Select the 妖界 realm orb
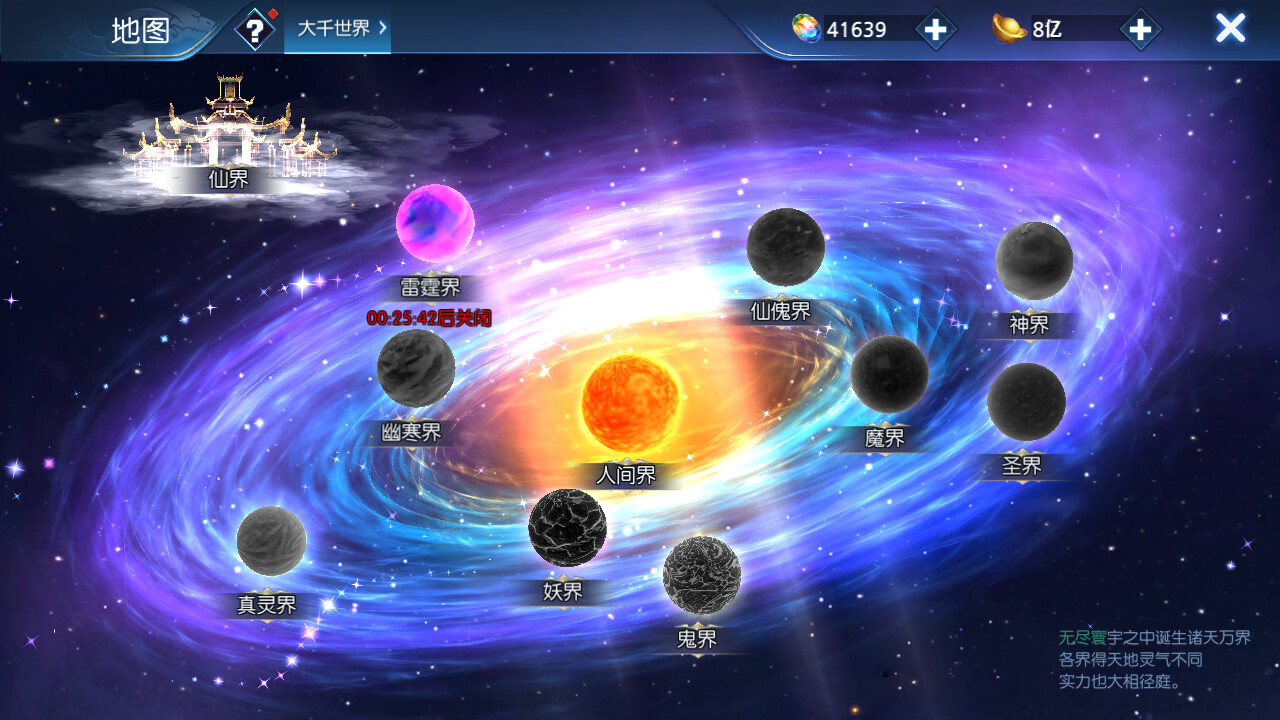 click(567, 527)
